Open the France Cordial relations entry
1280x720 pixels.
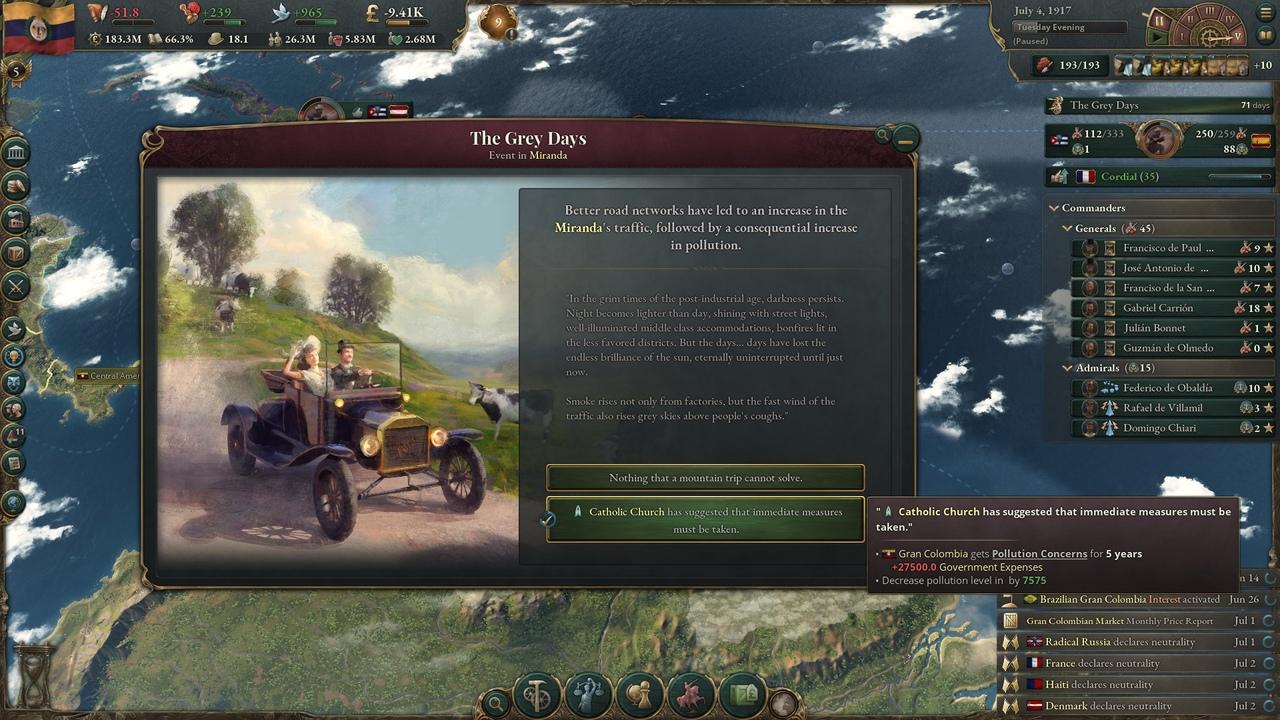pos(1158,177)
